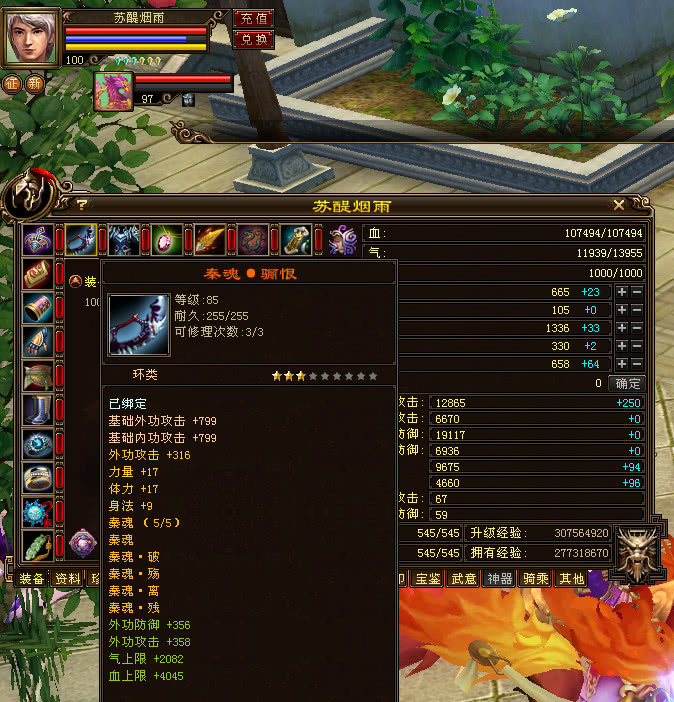674x702 pixels.
Task: Open the help question mark in panel
Action: [82, 205]
